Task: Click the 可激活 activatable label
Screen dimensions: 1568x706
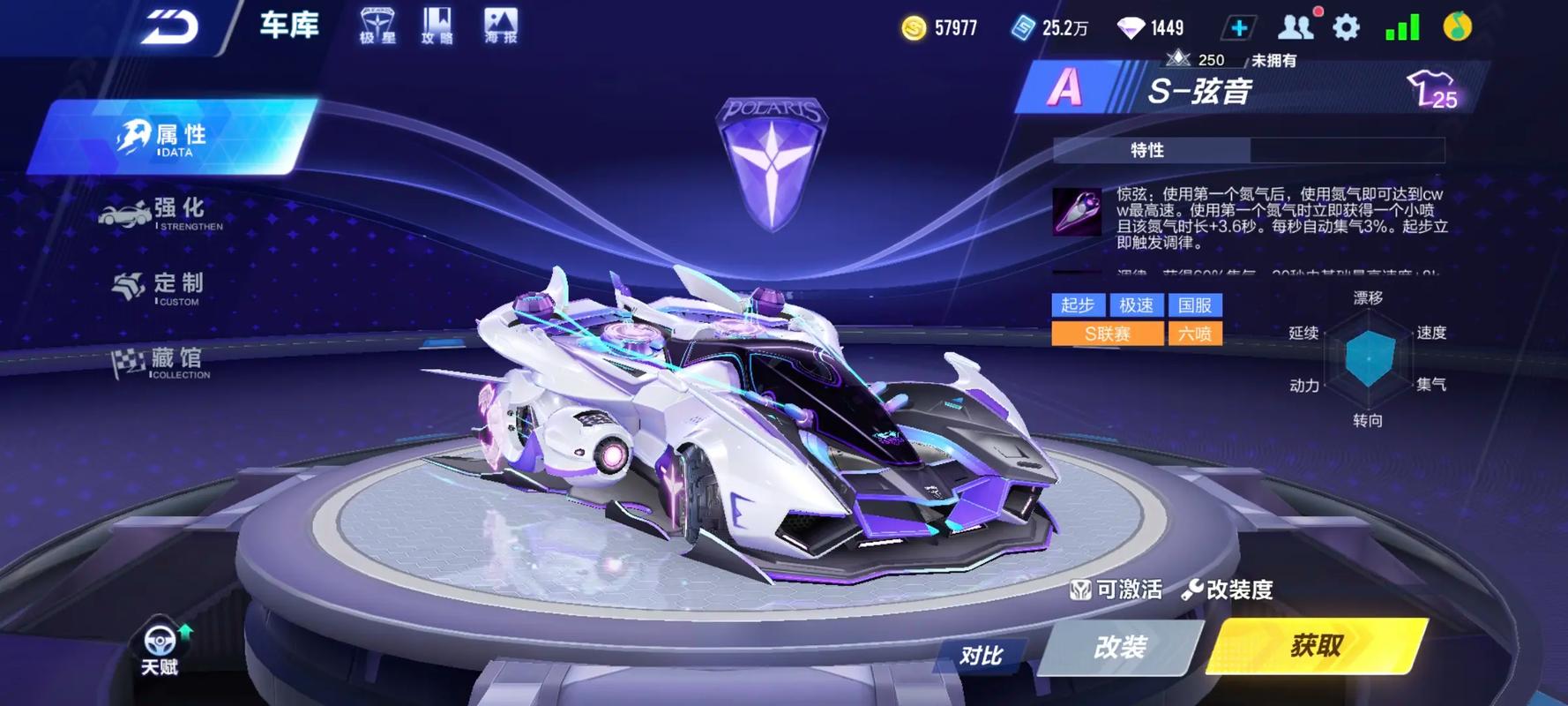Action: click(x=1116, y=590)
